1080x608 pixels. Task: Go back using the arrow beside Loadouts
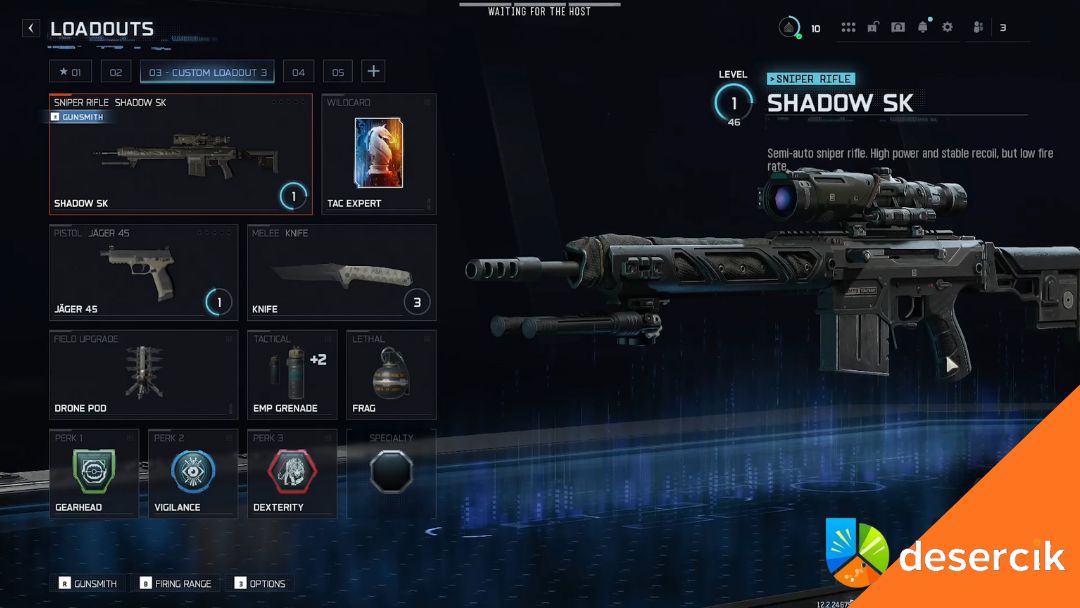31,29
